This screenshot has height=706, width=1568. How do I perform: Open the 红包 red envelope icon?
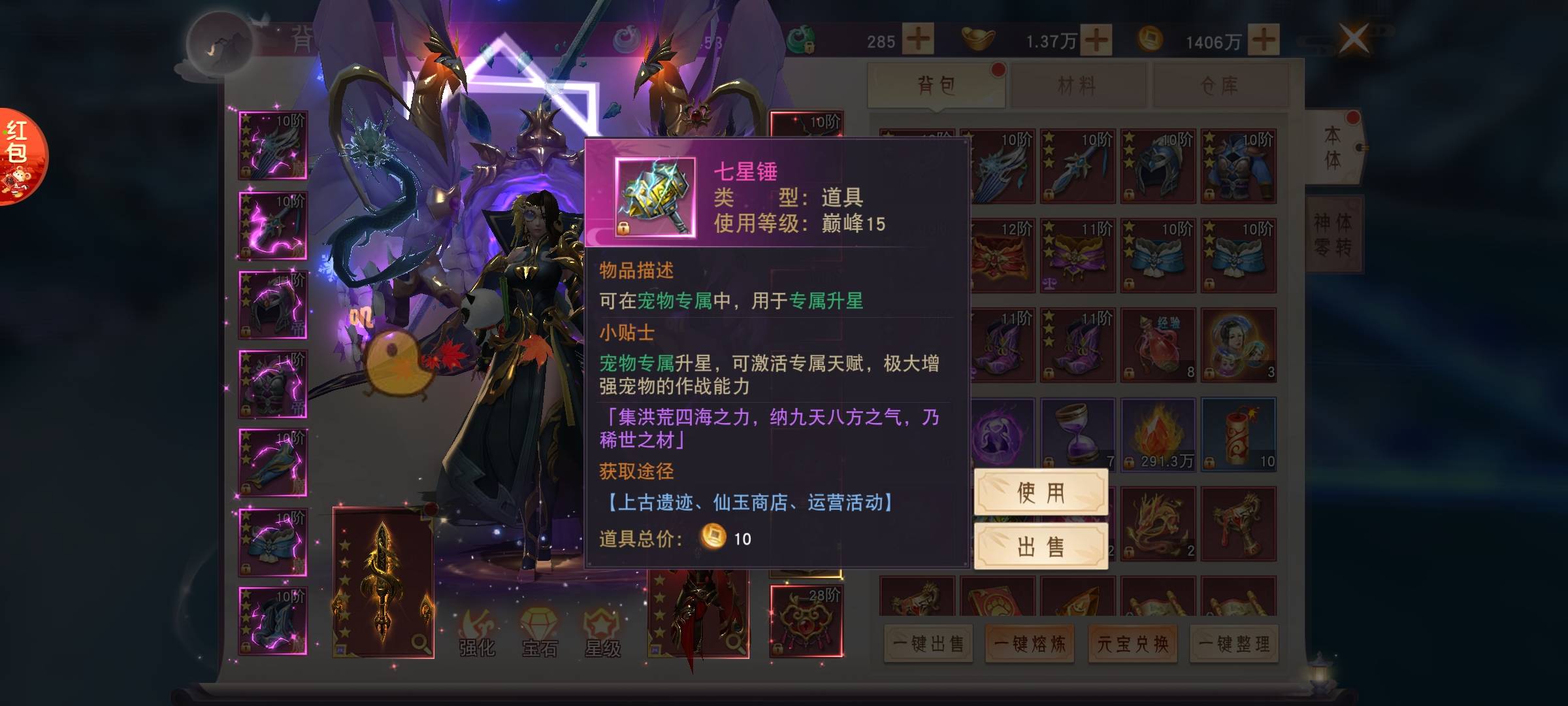point(20,157)
